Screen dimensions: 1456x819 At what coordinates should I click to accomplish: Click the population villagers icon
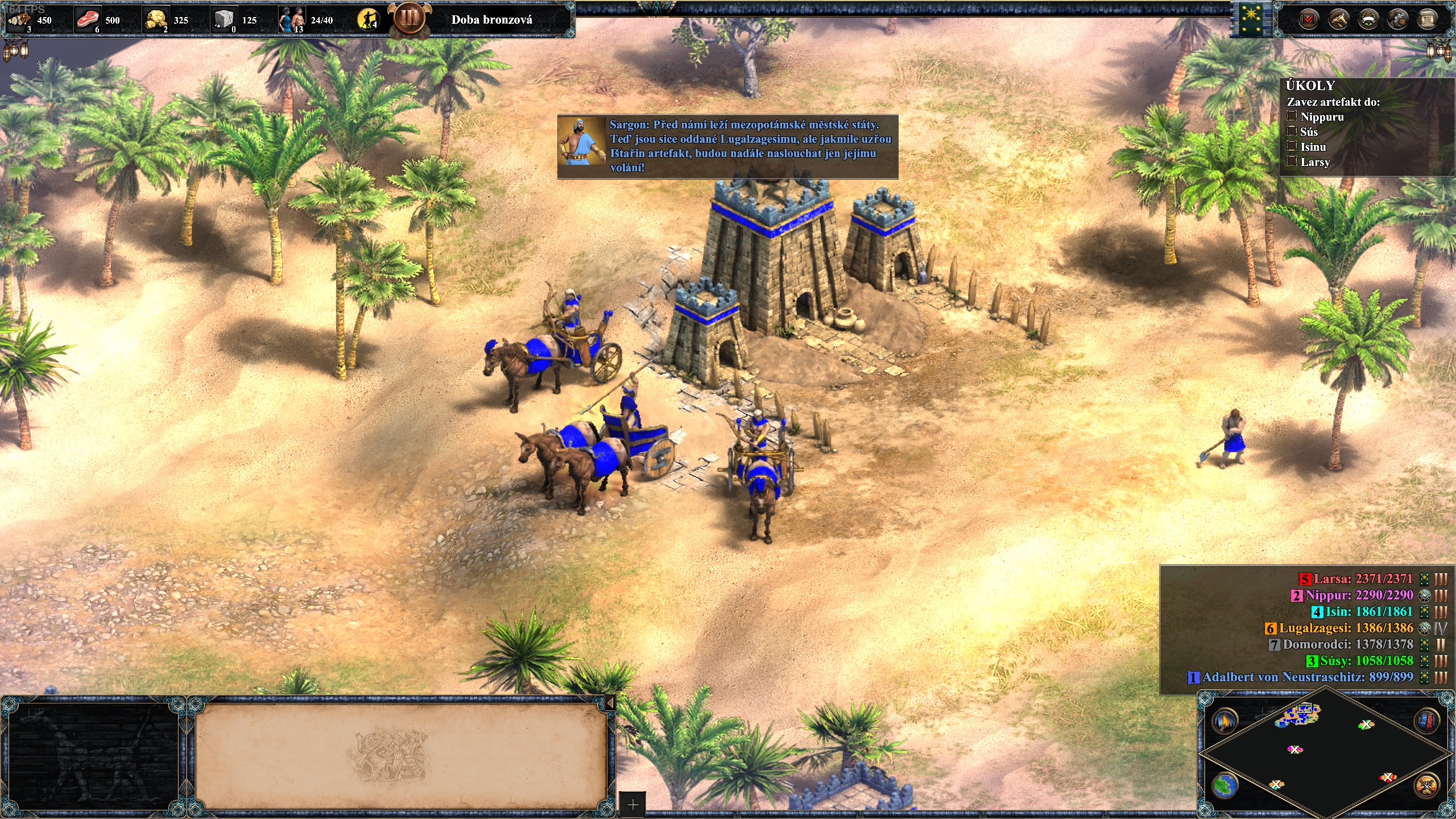(x=291, y=20)
